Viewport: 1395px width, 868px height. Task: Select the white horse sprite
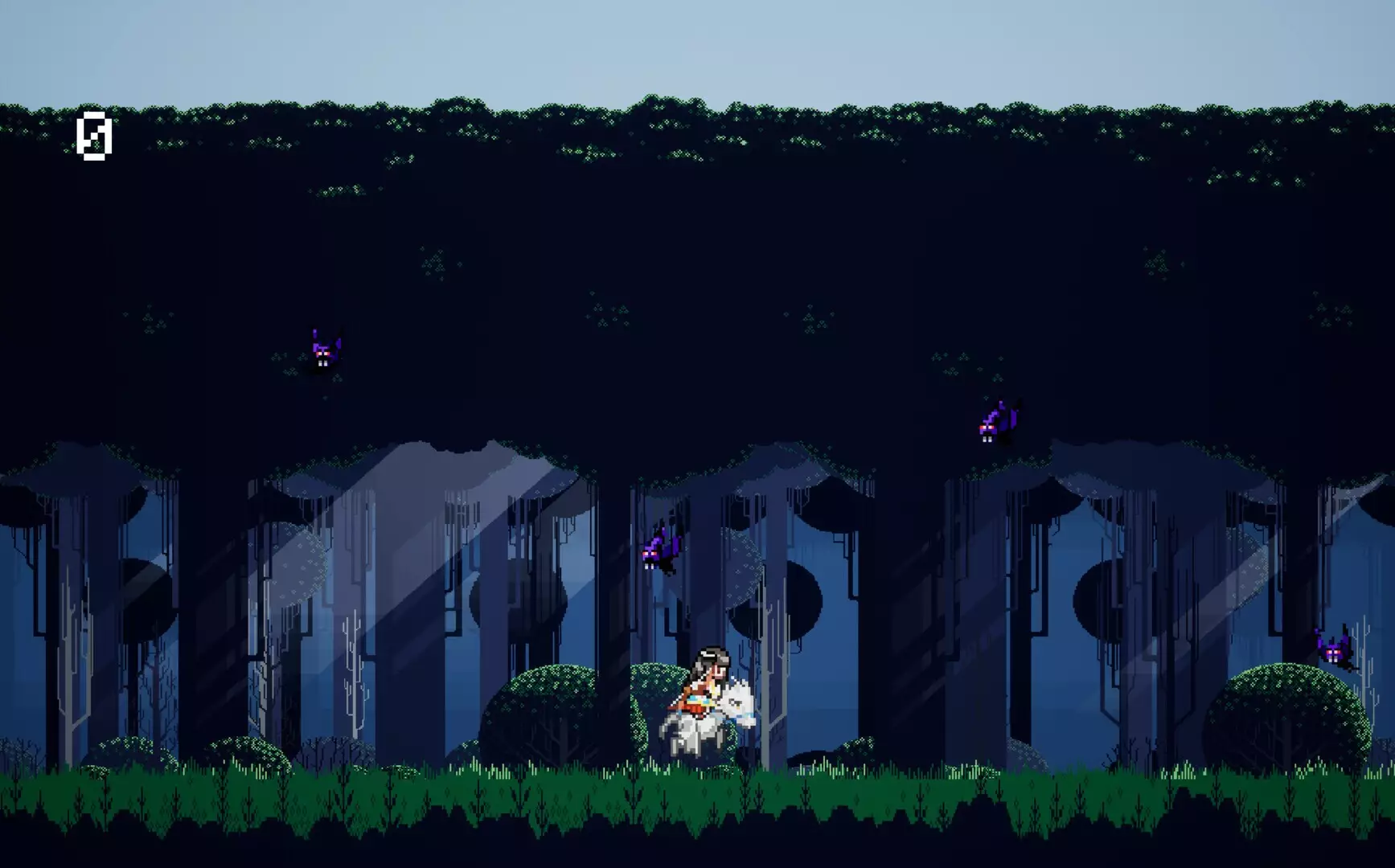pyautogui.click(x=716, y=727)
